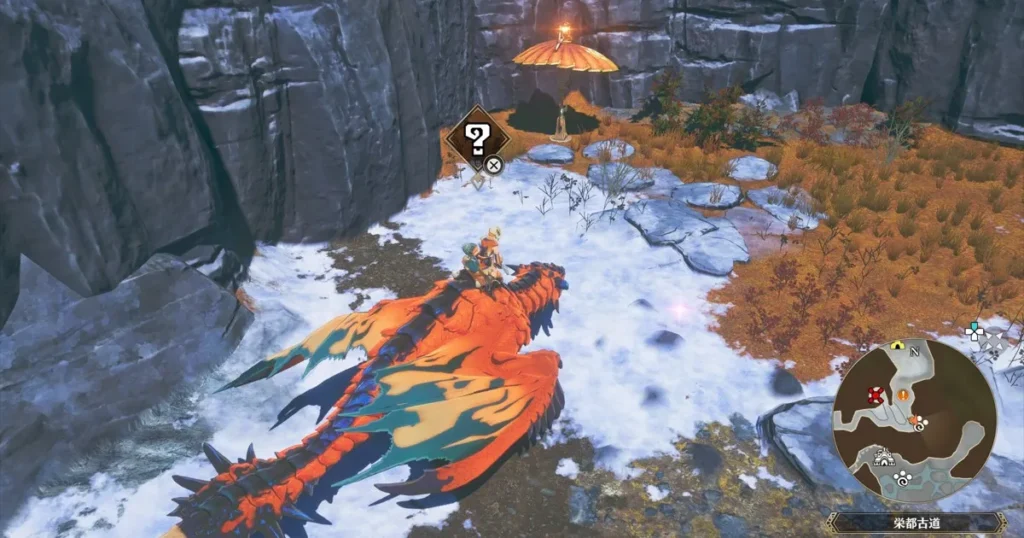Select the question mark interaction marker
Image resolution: width=1024 pixels, height=538 pixels.
coord(477,138)
